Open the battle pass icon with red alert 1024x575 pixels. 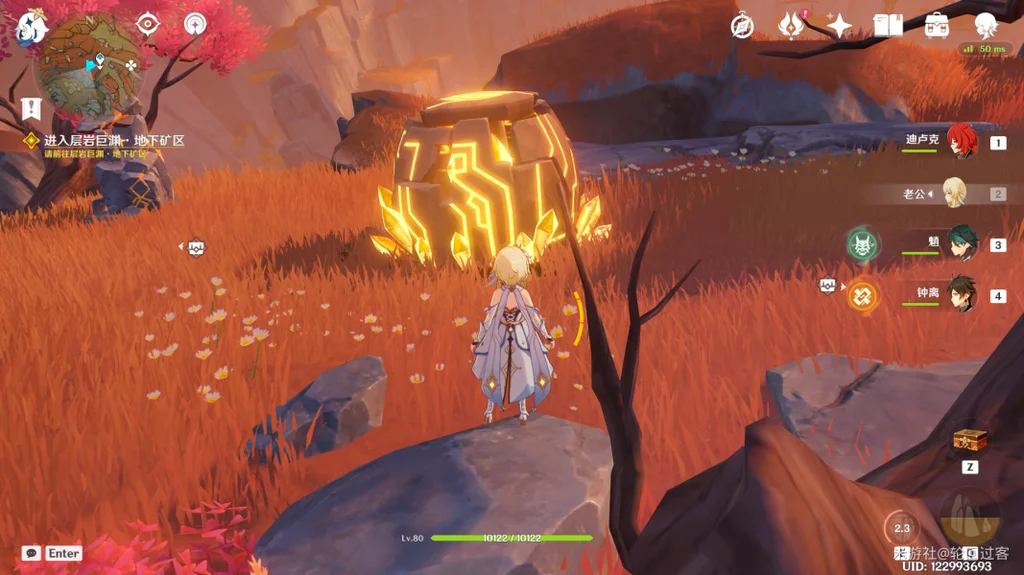[792, 26]
